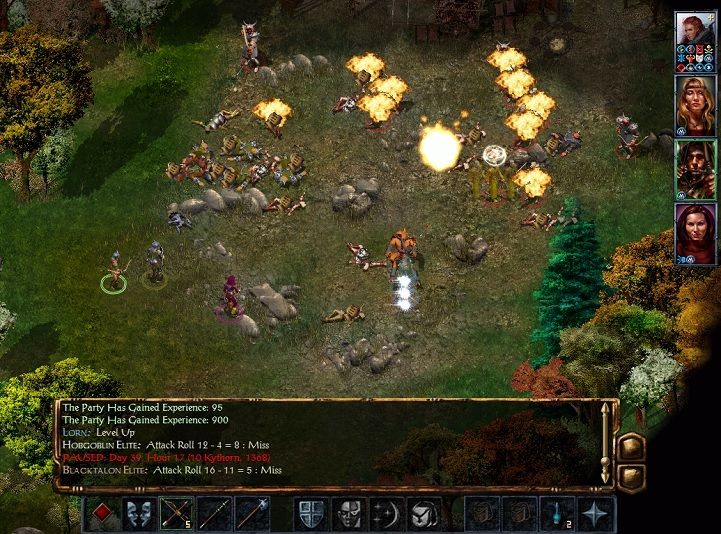Screen dimensions: 721x534
Task: Select the red-haired character portrait with level-up plus
Action: (x=695, y=38)
